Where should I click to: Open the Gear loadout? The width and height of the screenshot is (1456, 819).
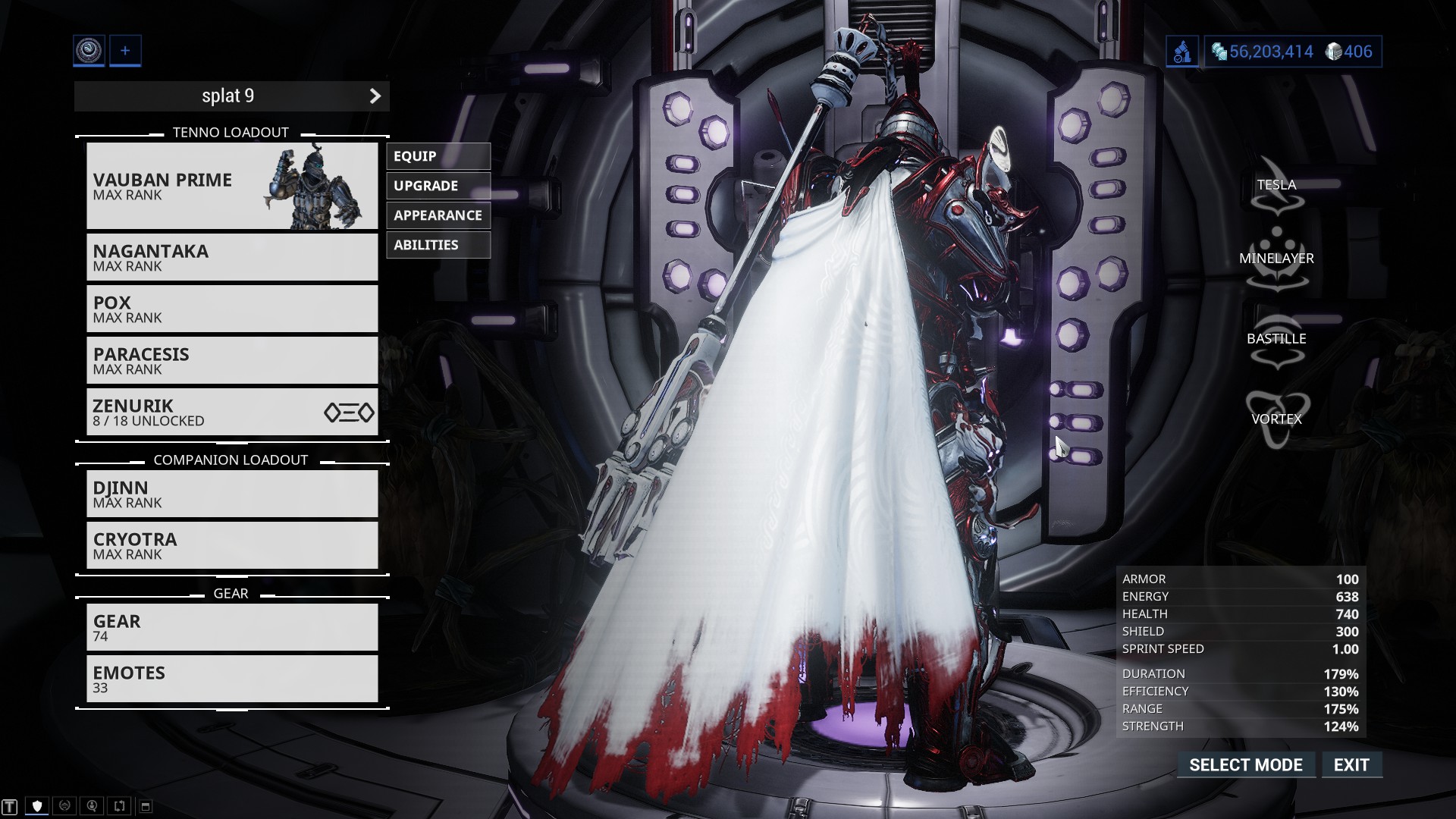pos(232,627)
